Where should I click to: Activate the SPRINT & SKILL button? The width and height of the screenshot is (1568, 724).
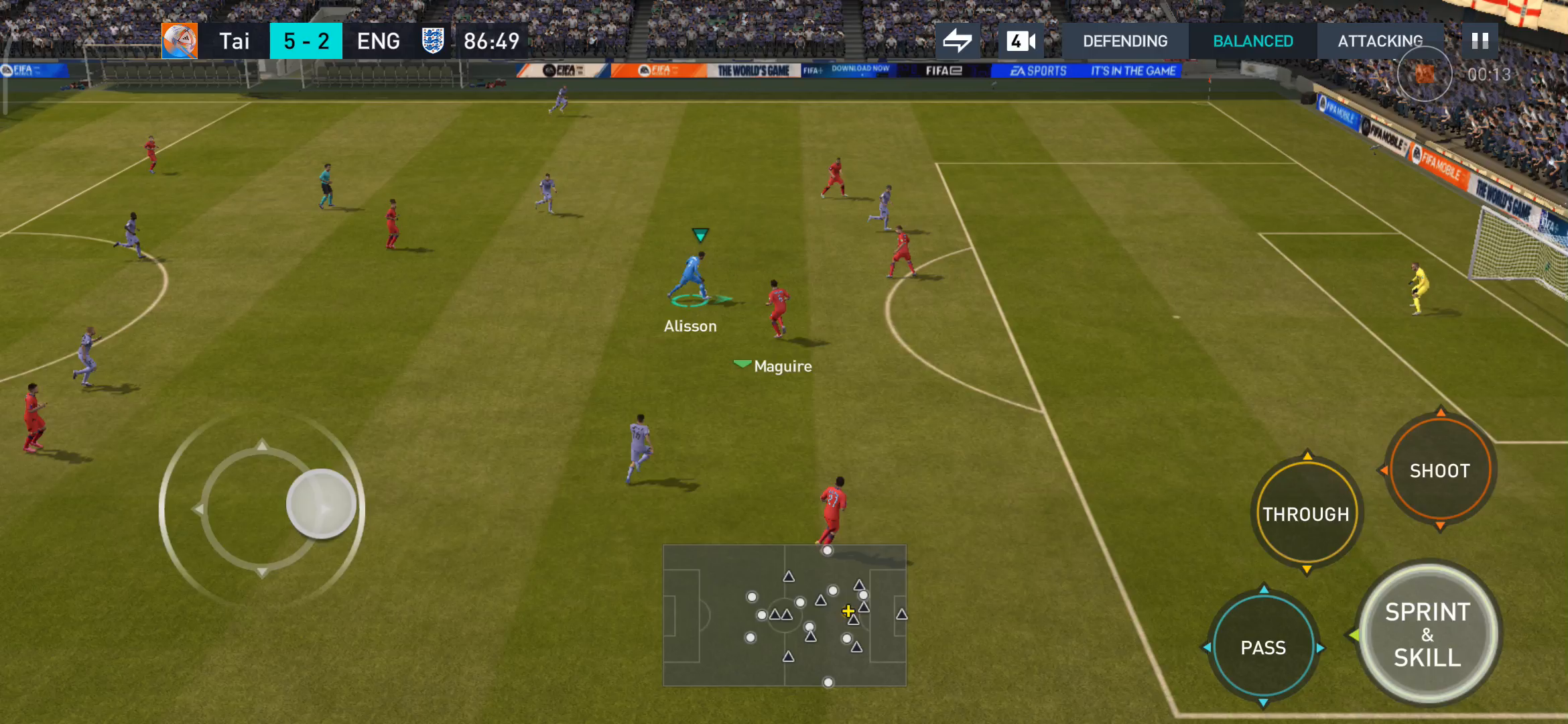(x=1427, y=634)
